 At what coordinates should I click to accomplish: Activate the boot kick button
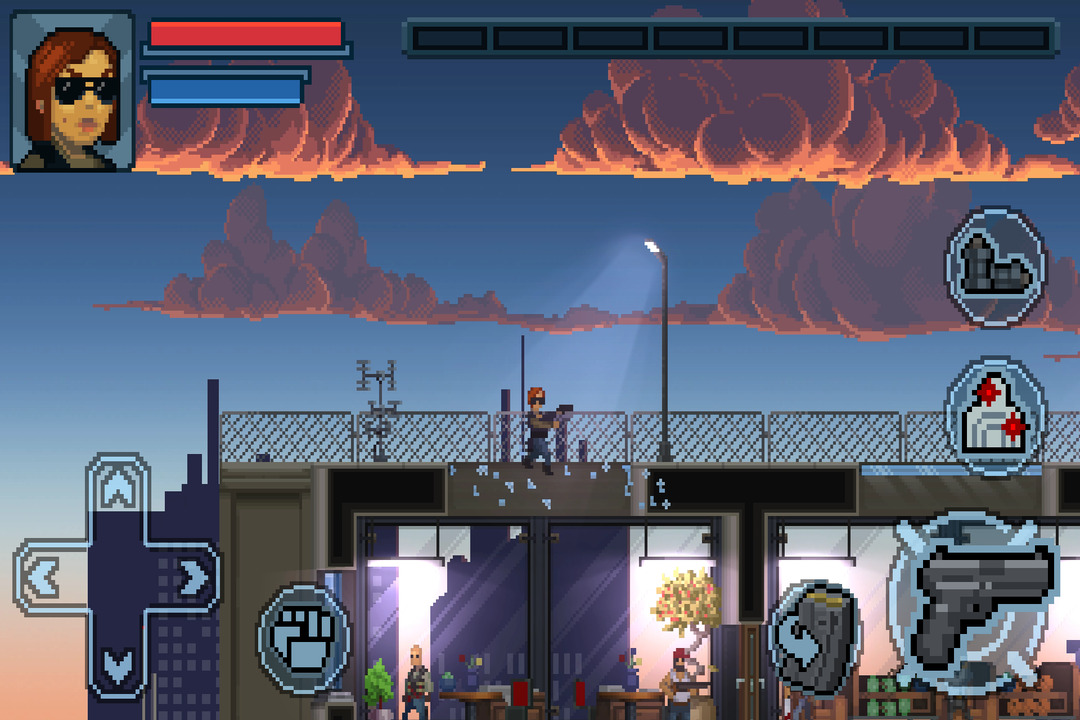point(995,266)
